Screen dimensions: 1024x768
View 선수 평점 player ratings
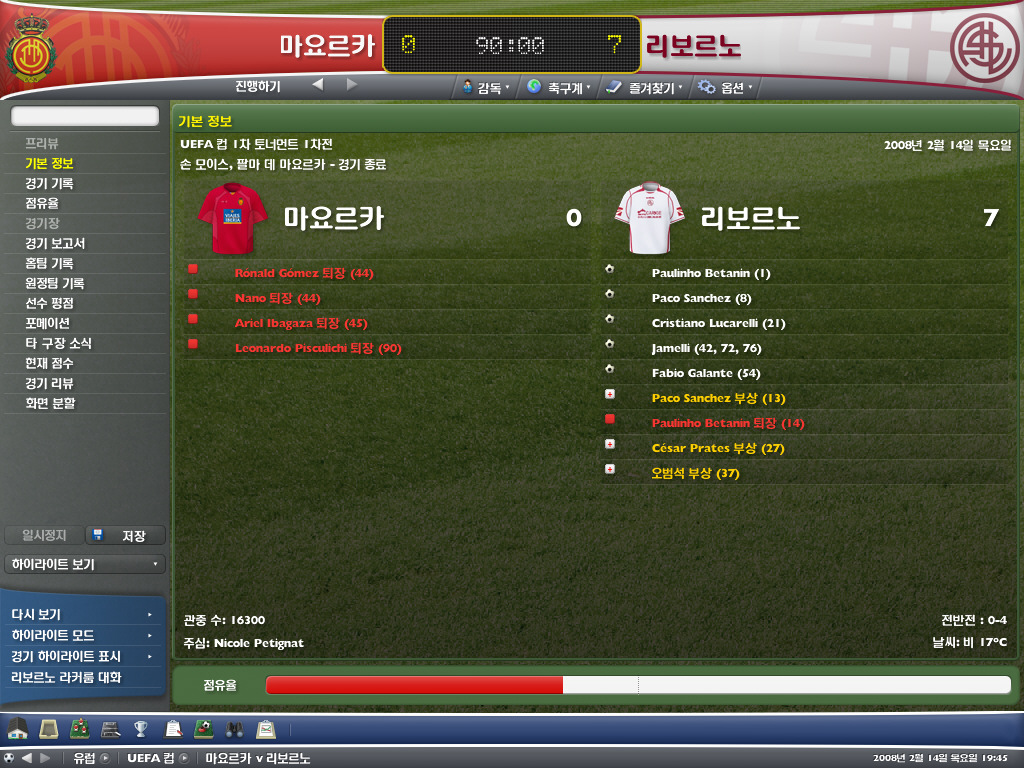click(x=49, y=303)
